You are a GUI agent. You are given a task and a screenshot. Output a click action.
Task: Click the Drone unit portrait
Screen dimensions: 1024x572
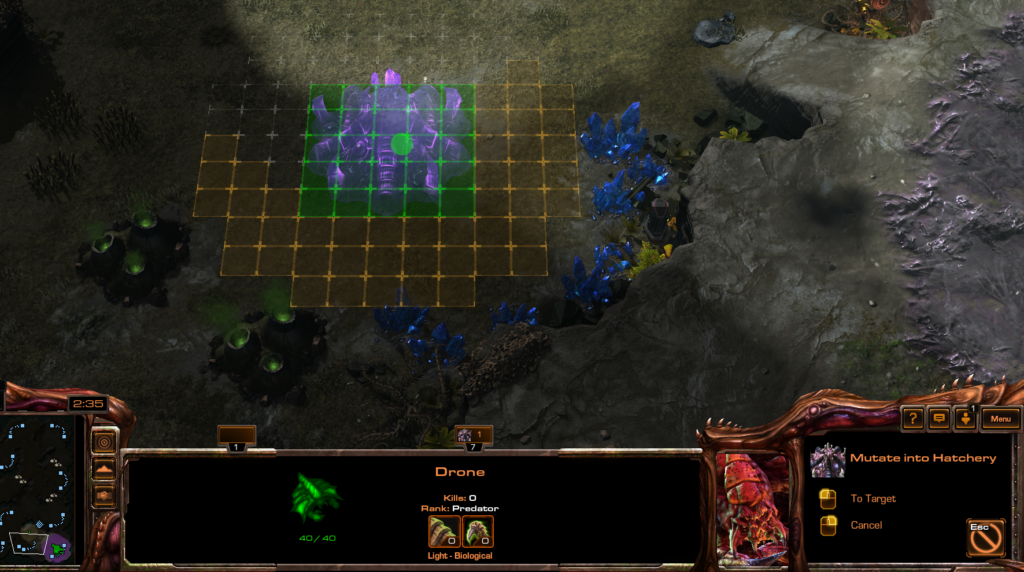point(755,504)
